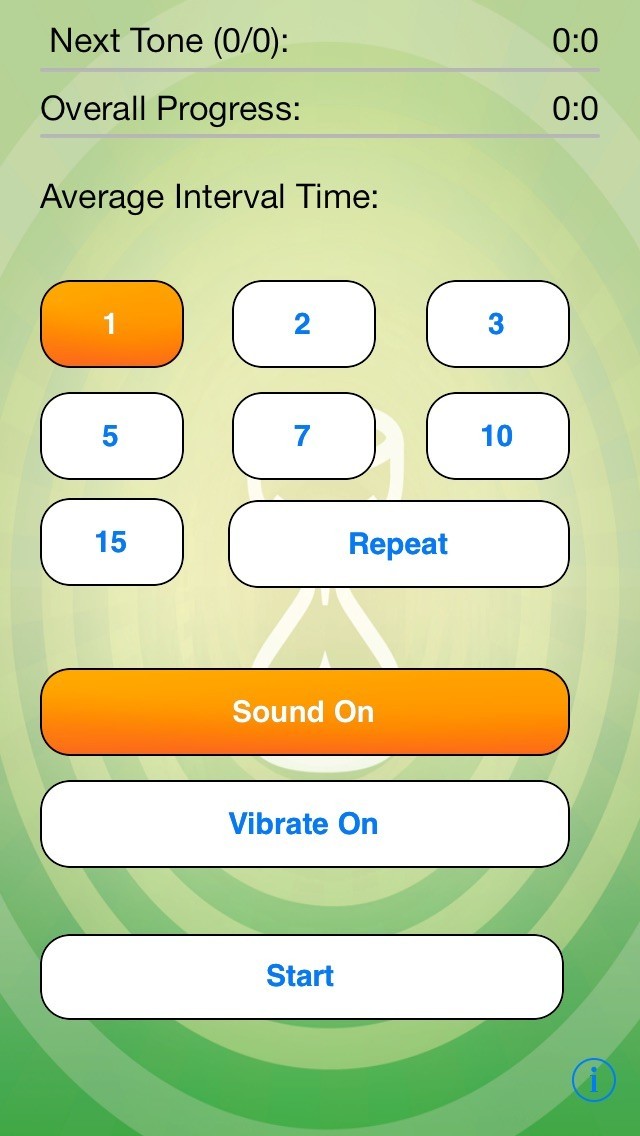This screenshot has height=1136, width=640.
Task: Select interval time of 7
Action: coord(303,436)
